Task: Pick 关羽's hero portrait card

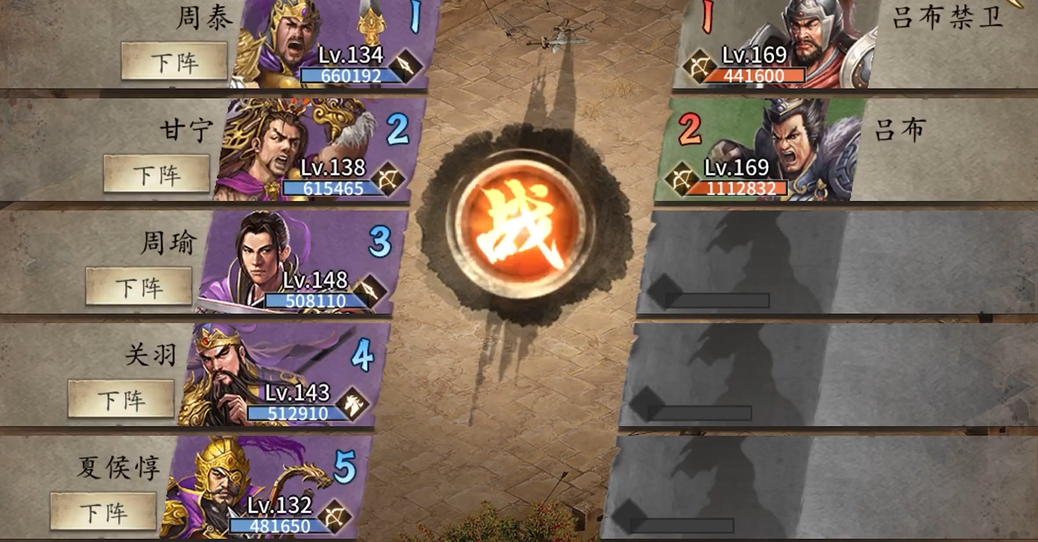Action: (283, 373)
